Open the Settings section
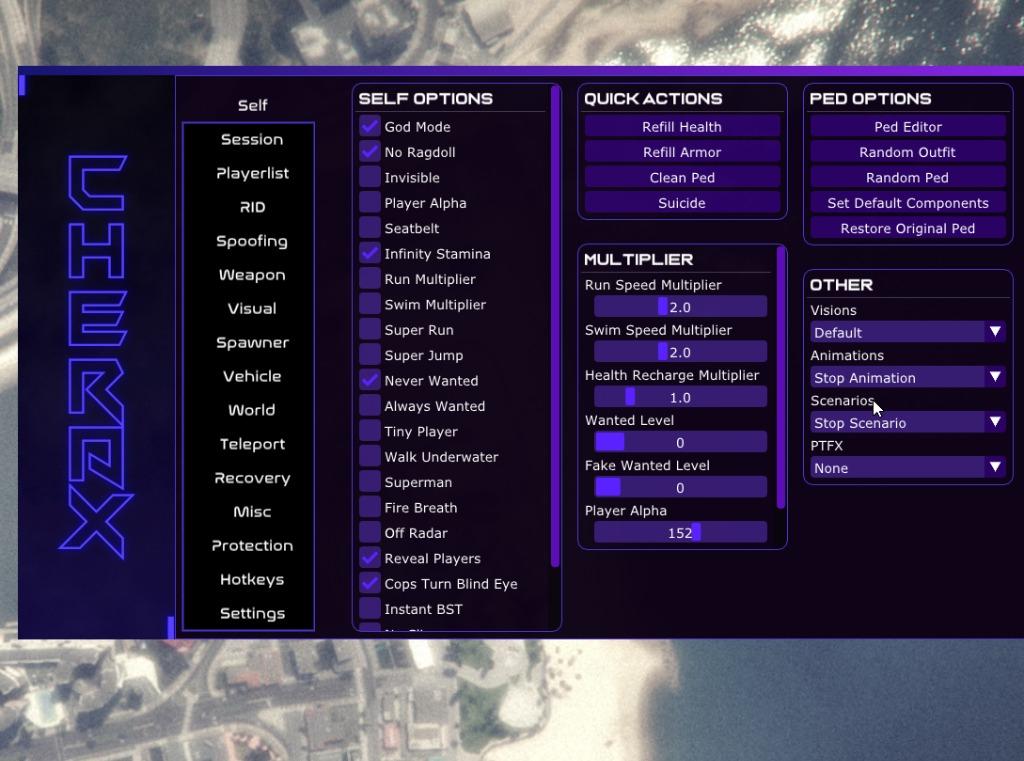 pos(252,614)
